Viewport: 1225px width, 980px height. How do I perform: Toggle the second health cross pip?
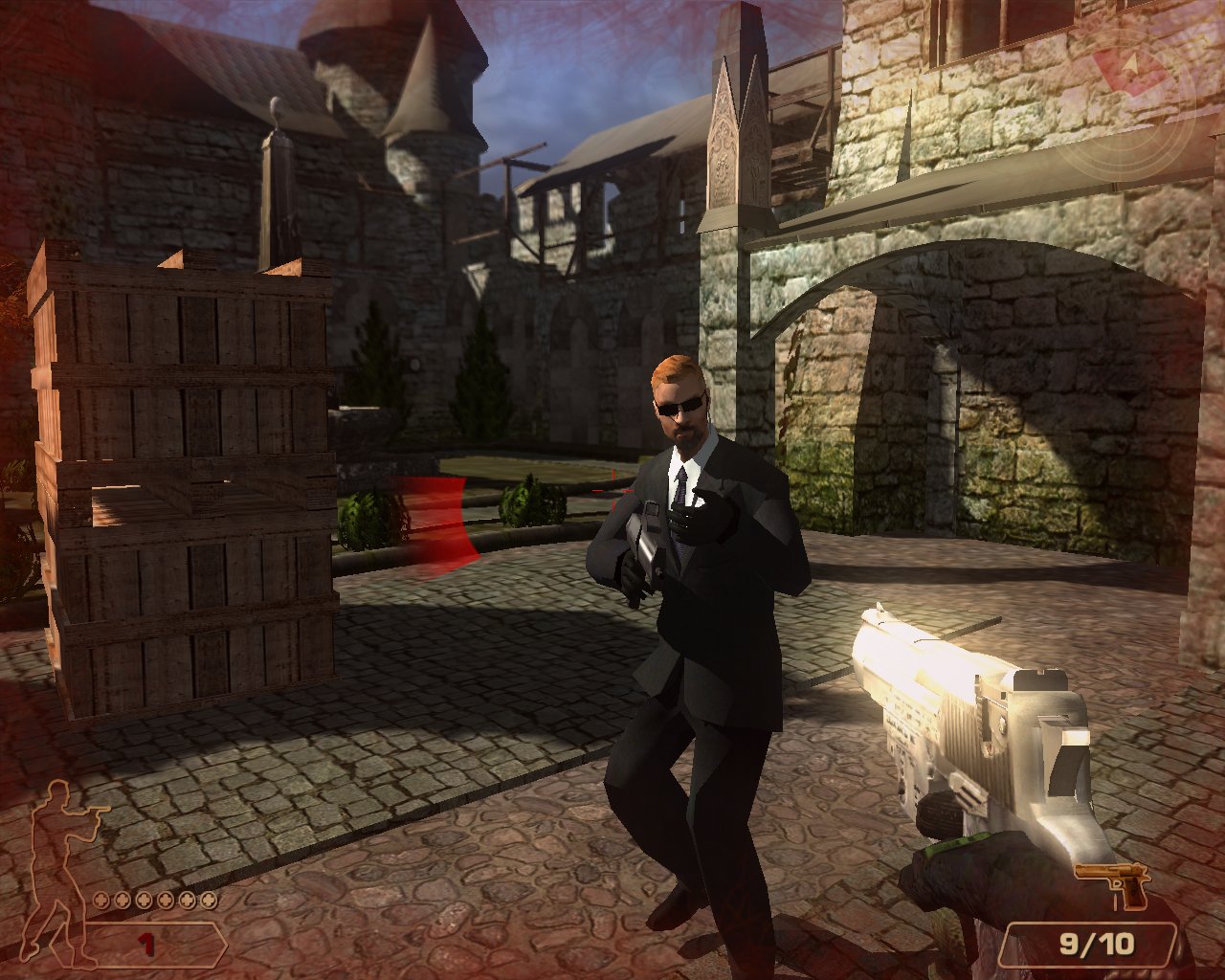coord(122,901)
